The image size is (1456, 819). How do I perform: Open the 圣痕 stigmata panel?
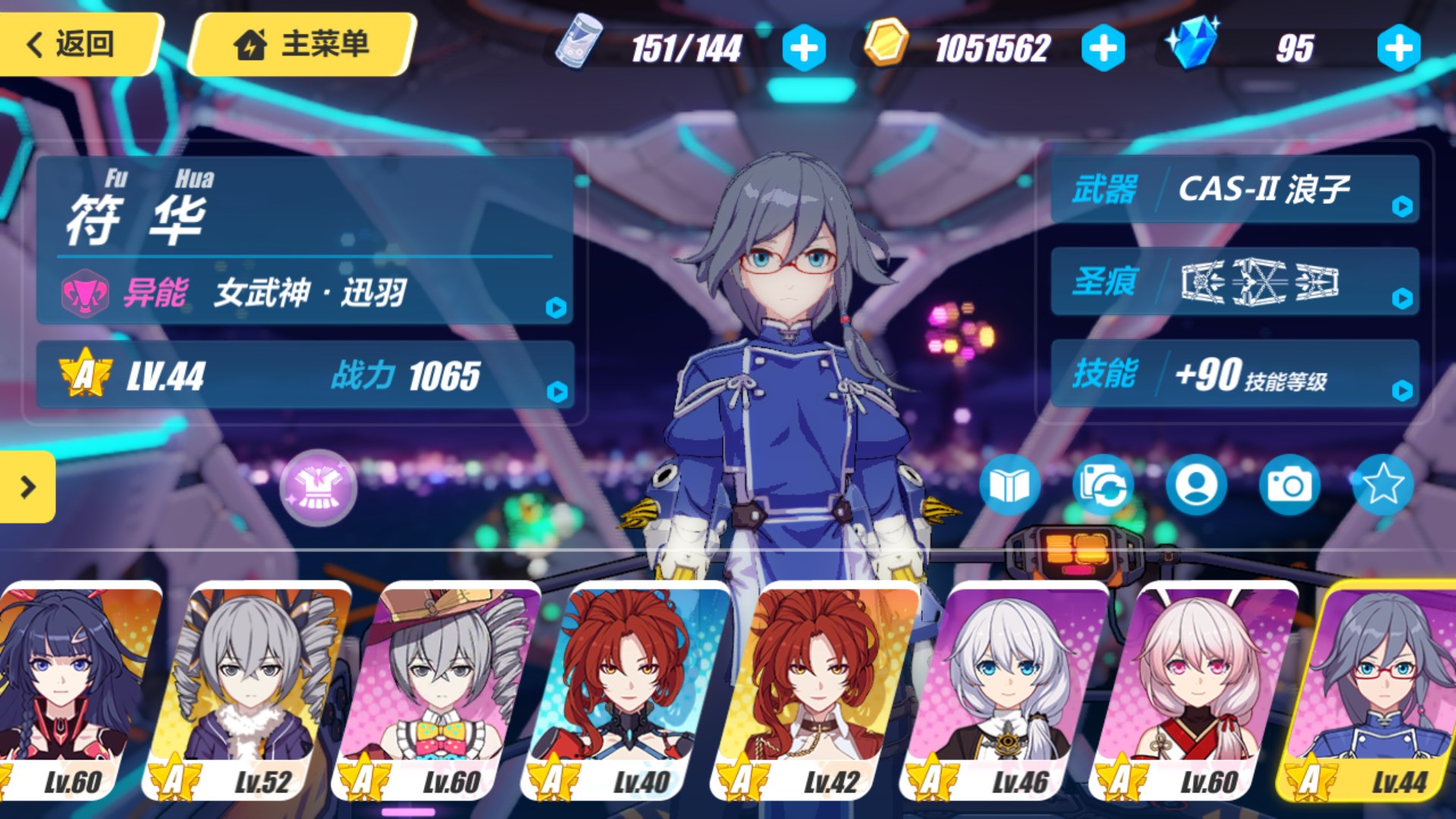click(1235, 281)
